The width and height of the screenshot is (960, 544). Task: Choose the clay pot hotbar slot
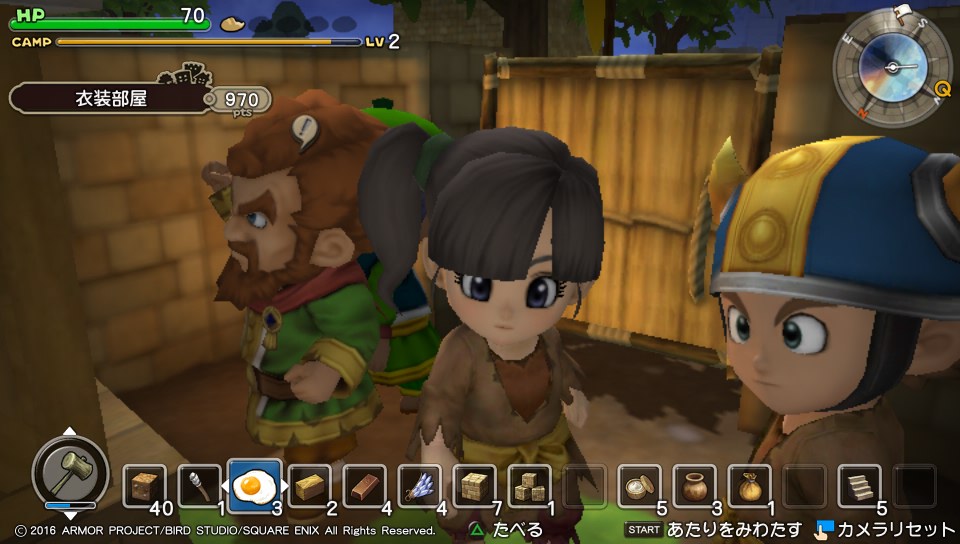coord(694,487)
